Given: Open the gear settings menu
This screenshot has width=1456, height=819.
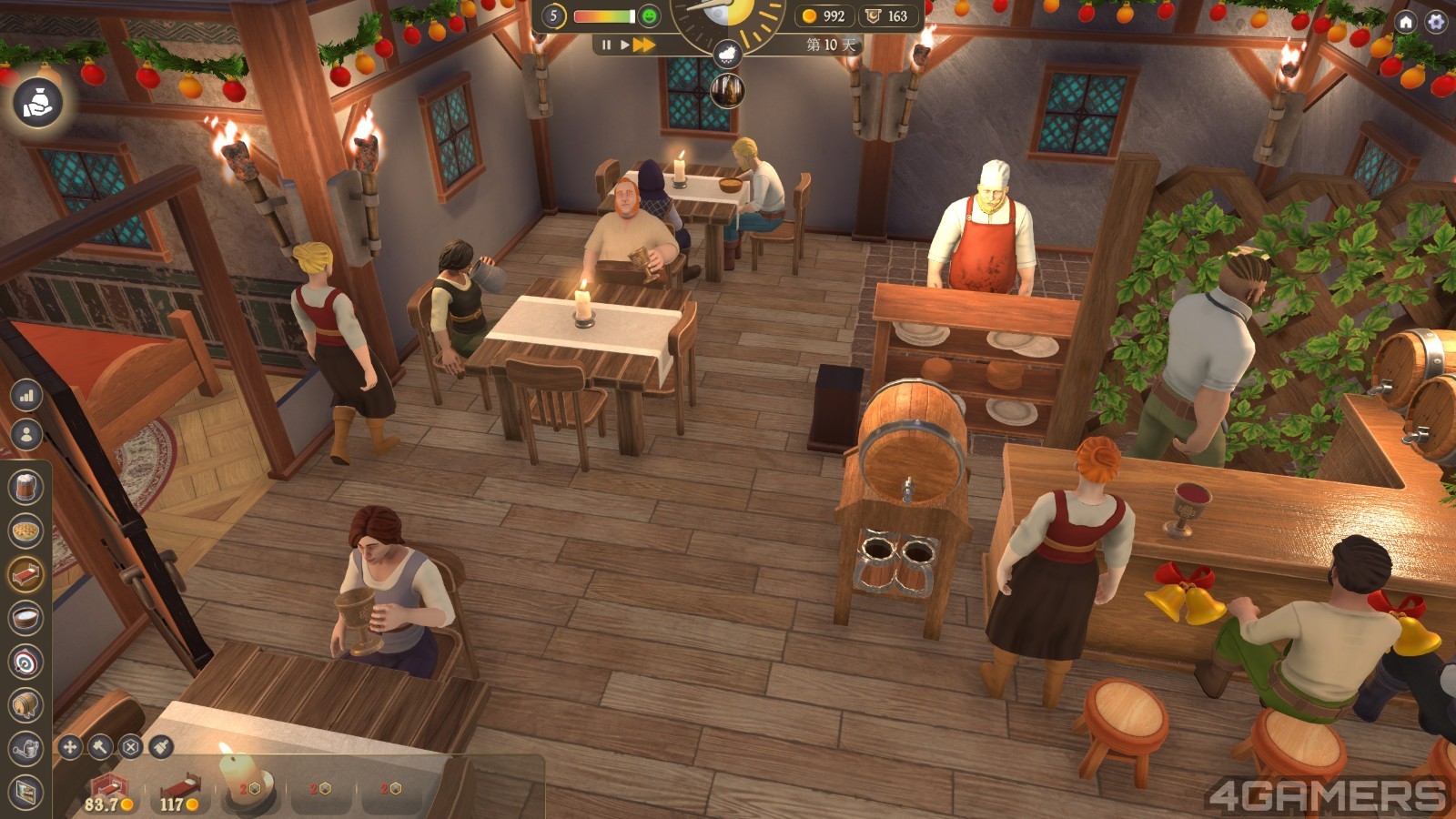Looking at the screenshot, I should click(x=1436, y=21).
